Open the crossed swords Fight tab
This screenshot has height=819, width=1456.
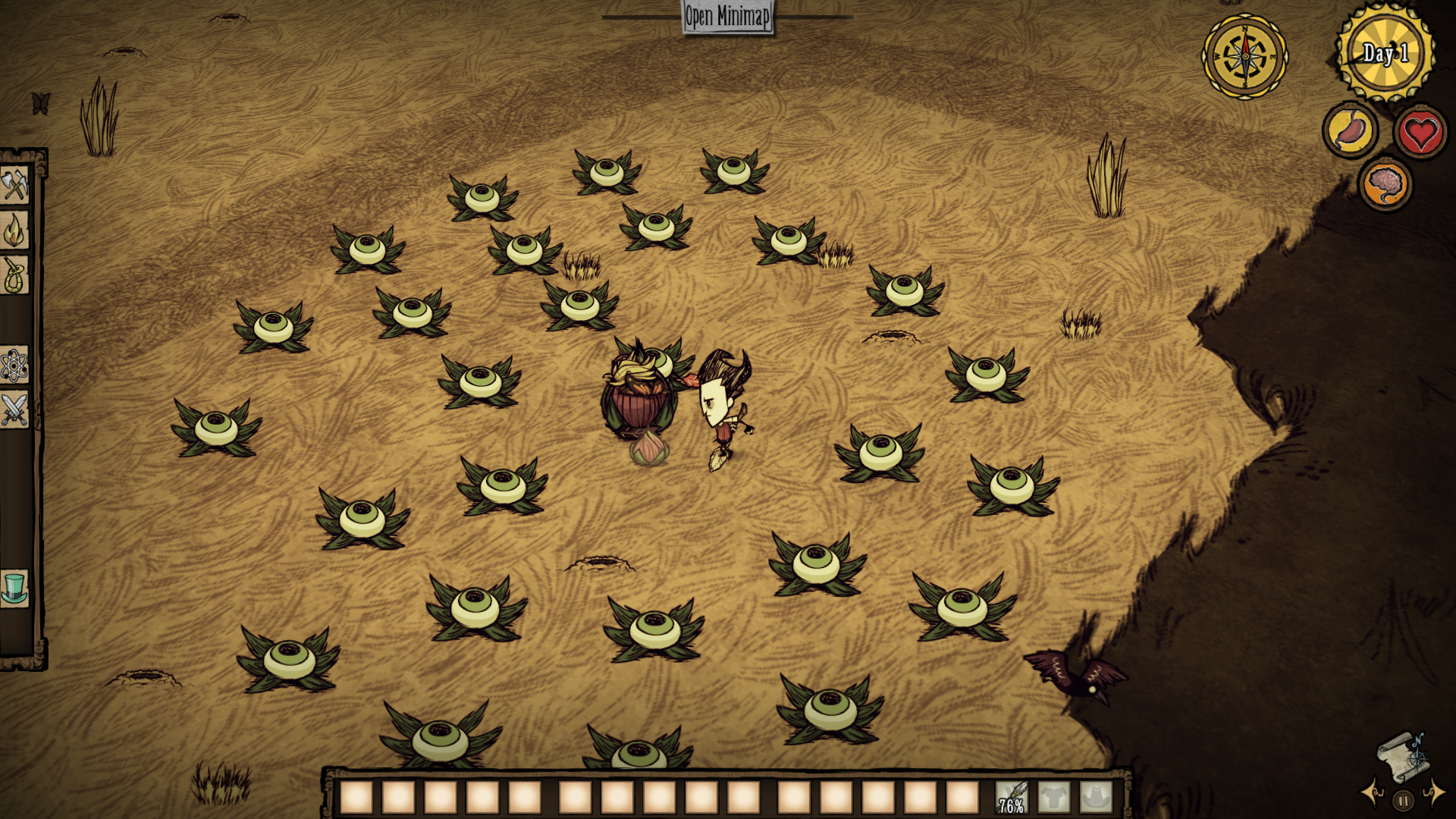pyautogui.click(x=14, y=410)
